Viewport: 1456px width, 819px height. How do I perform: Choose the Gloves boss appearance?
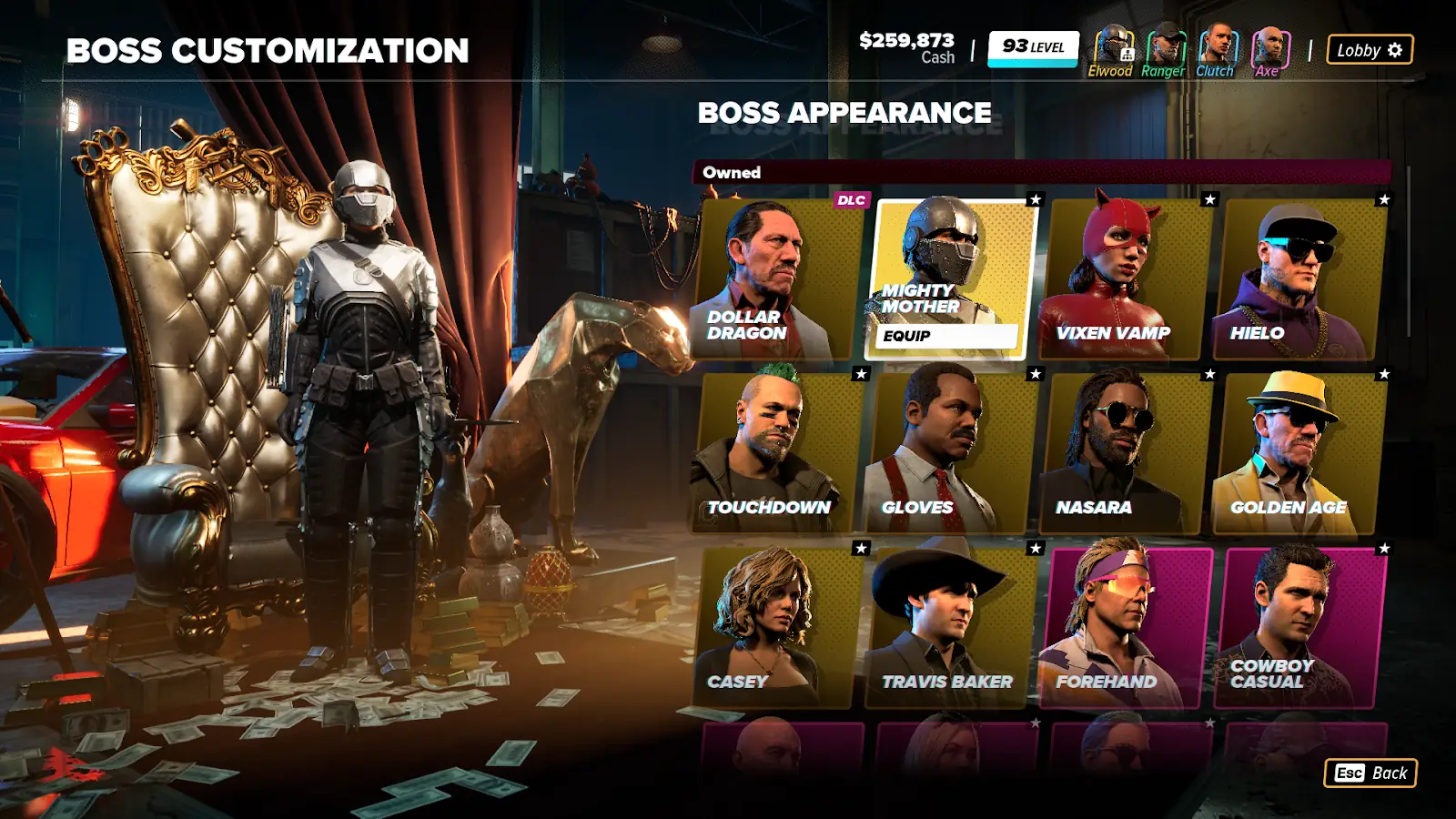point(952,452)
